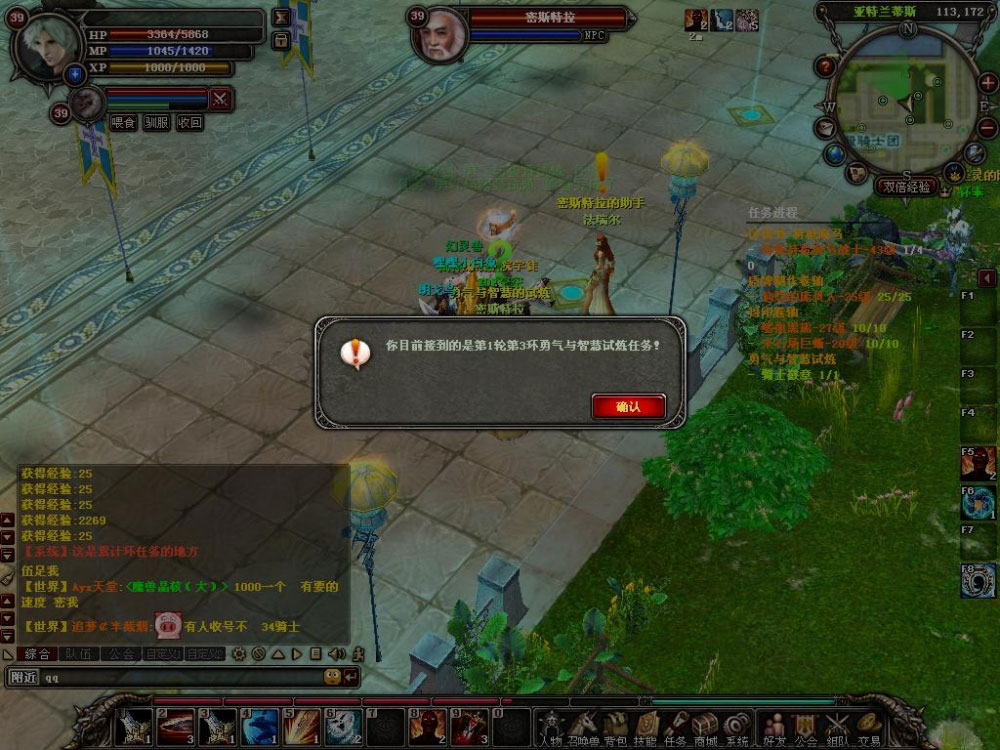1000x750 pixels.
Task: Recall the pet with 收回 button
Action: tap(189, 122)
